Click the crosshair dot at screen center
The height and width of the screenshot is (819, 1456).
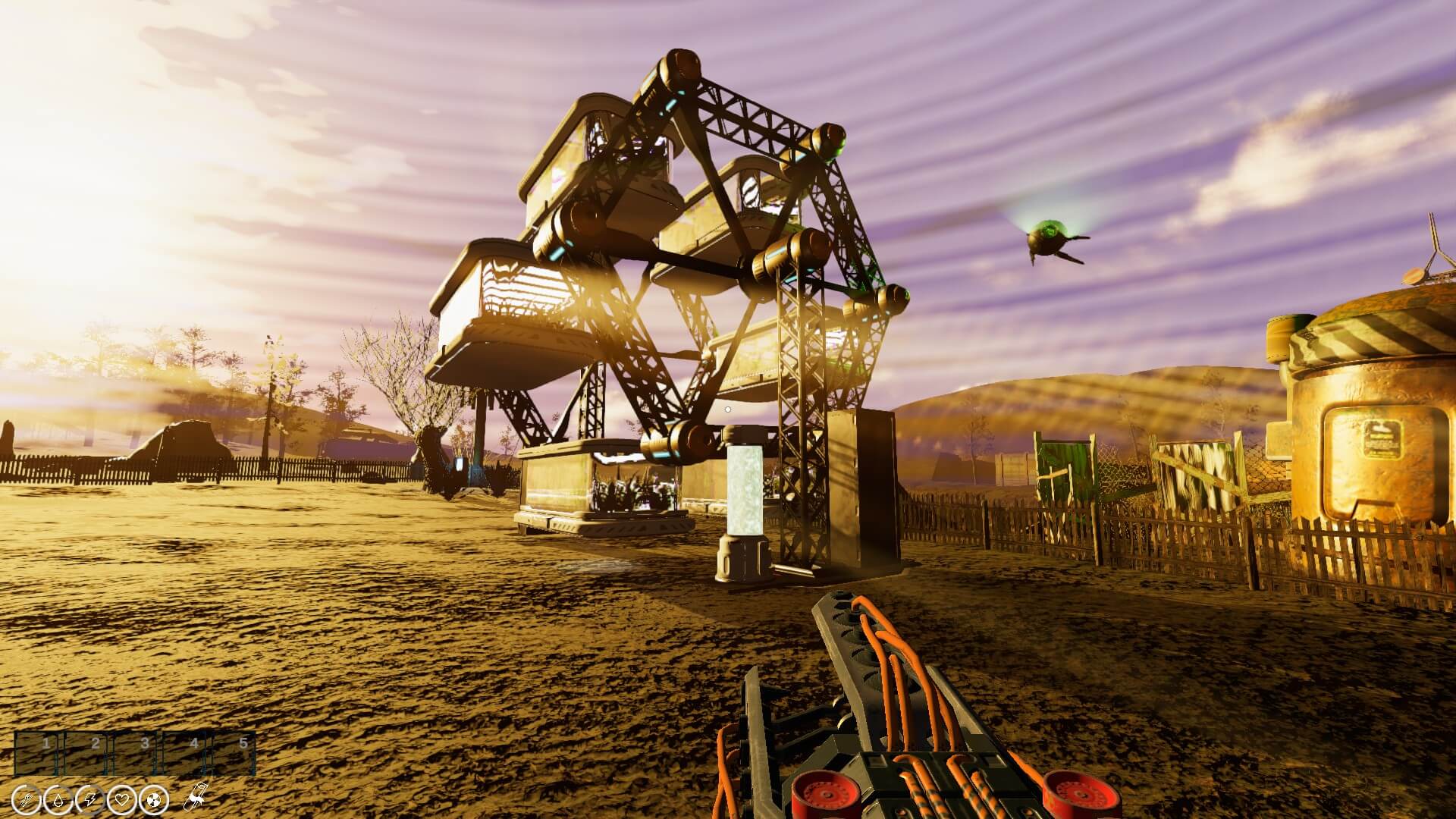728,409
